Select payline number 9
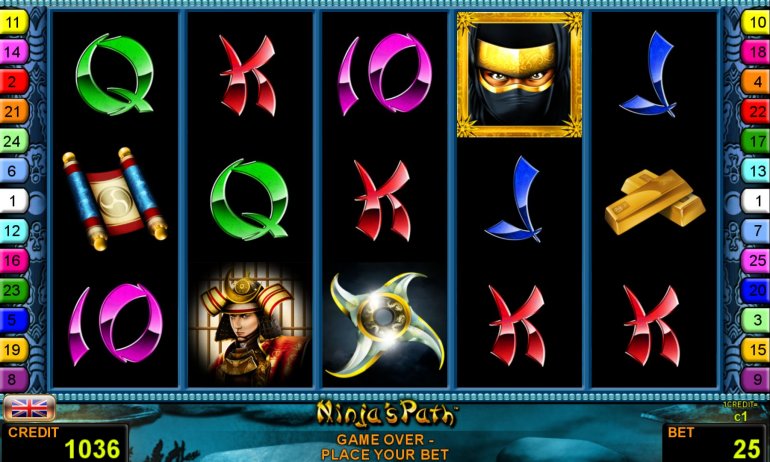The height and width of the screenshot is (462, 770). click(x=755, y=379)
